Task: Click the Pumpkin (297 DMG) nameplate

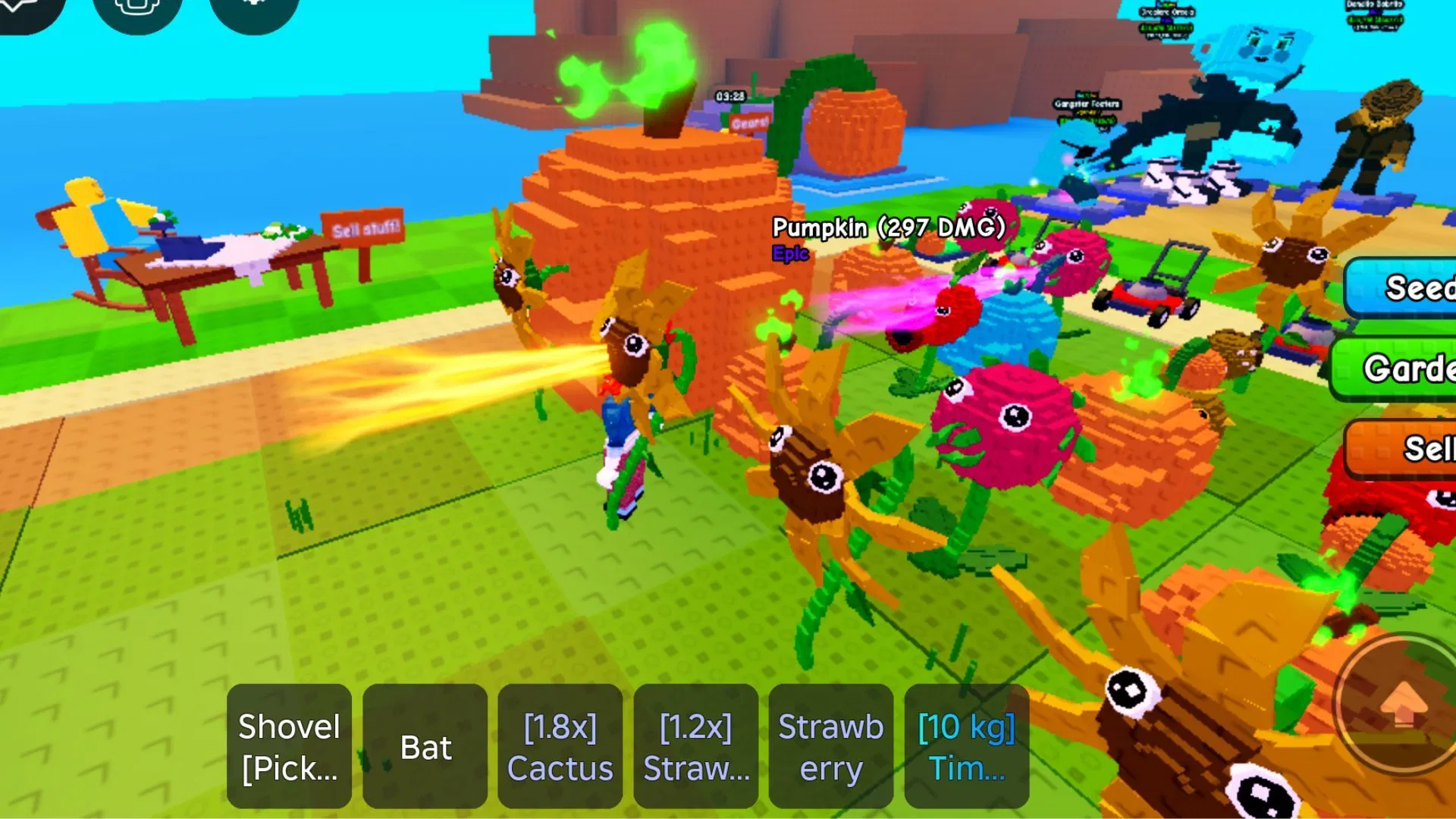Action: 886,227
